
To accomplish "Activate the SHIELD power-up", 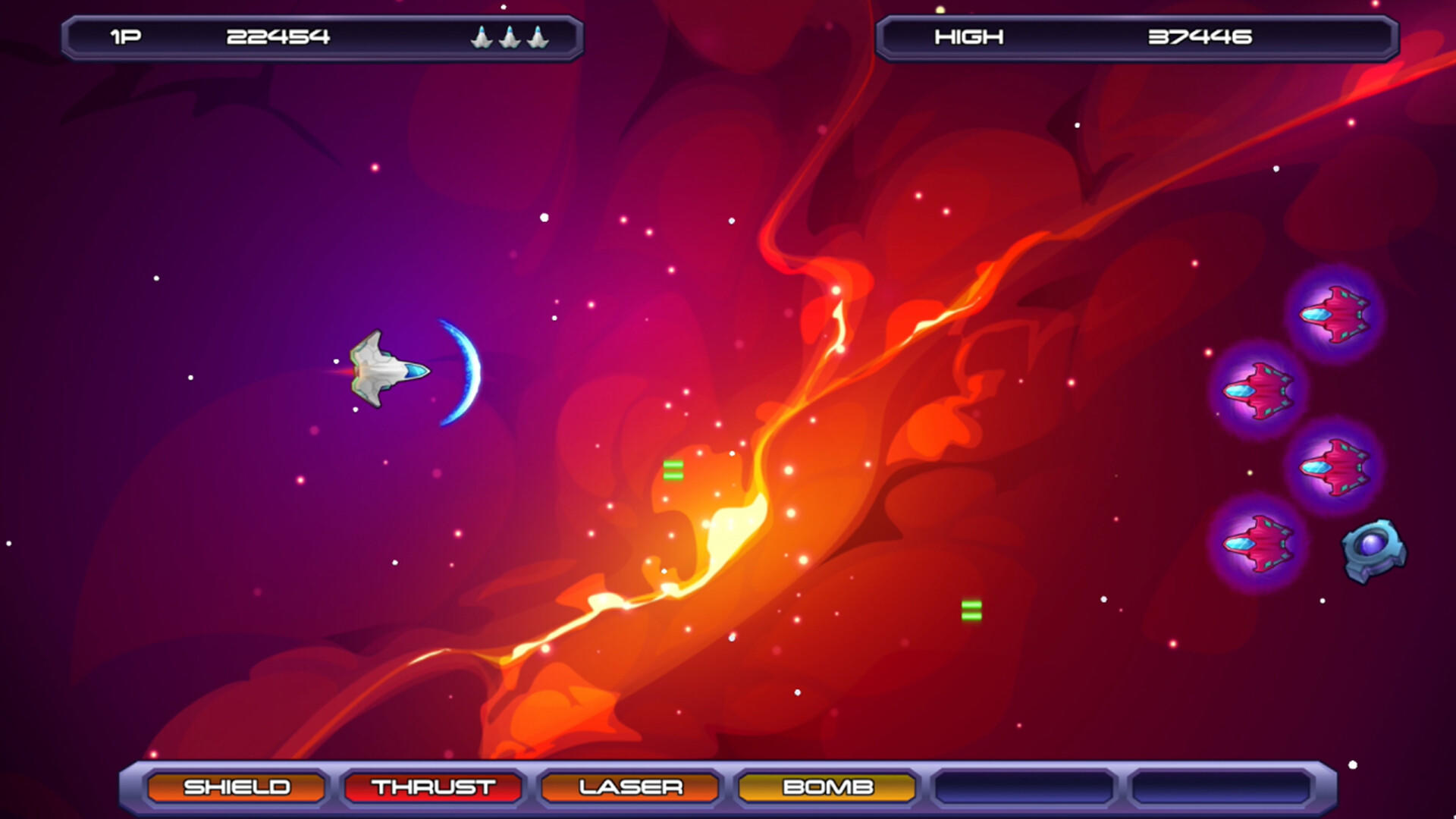I will pos(237,787).
